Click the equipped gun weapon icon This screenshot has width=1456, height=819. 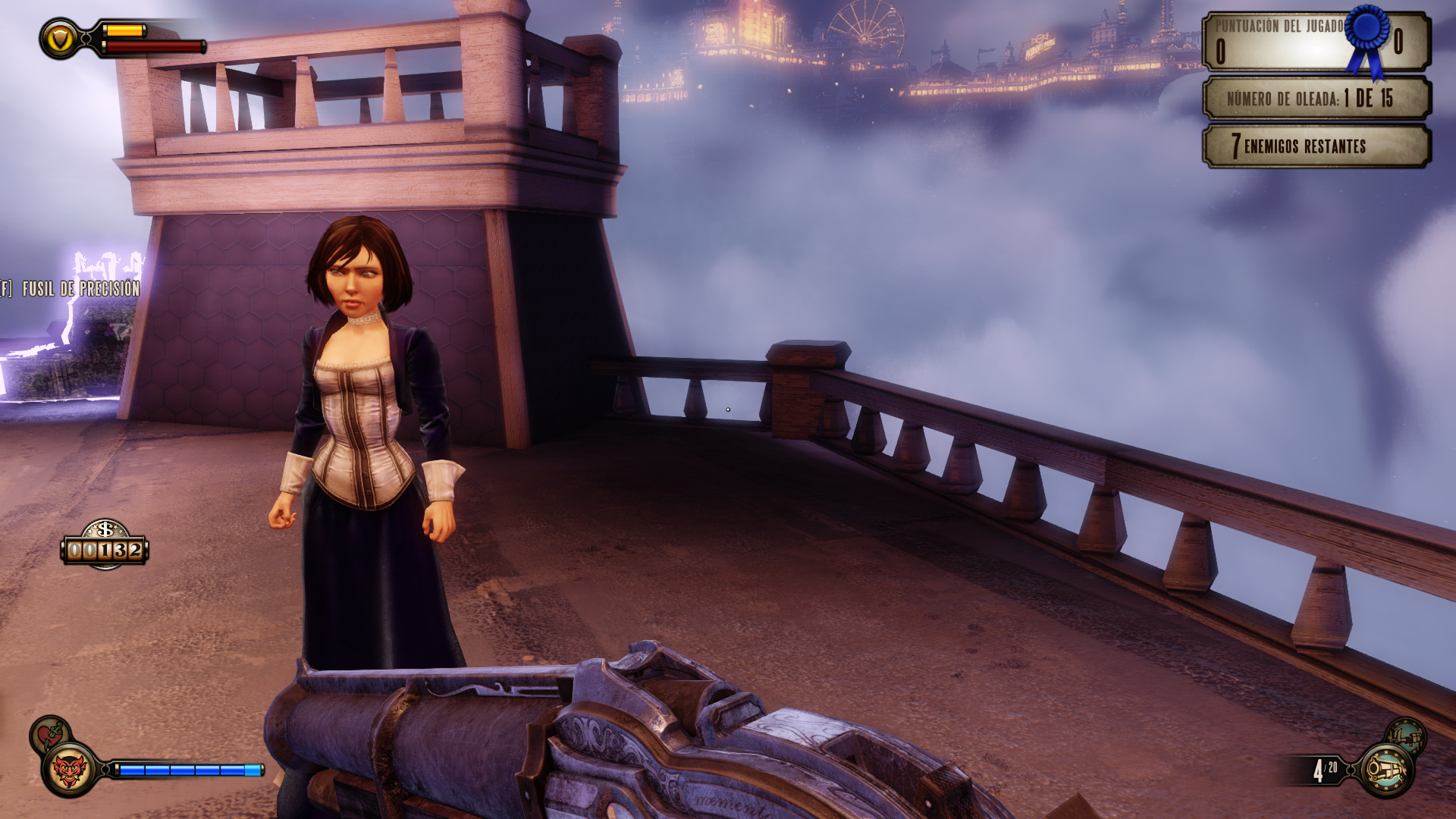pyautogui.click(x=1386, y=770)
